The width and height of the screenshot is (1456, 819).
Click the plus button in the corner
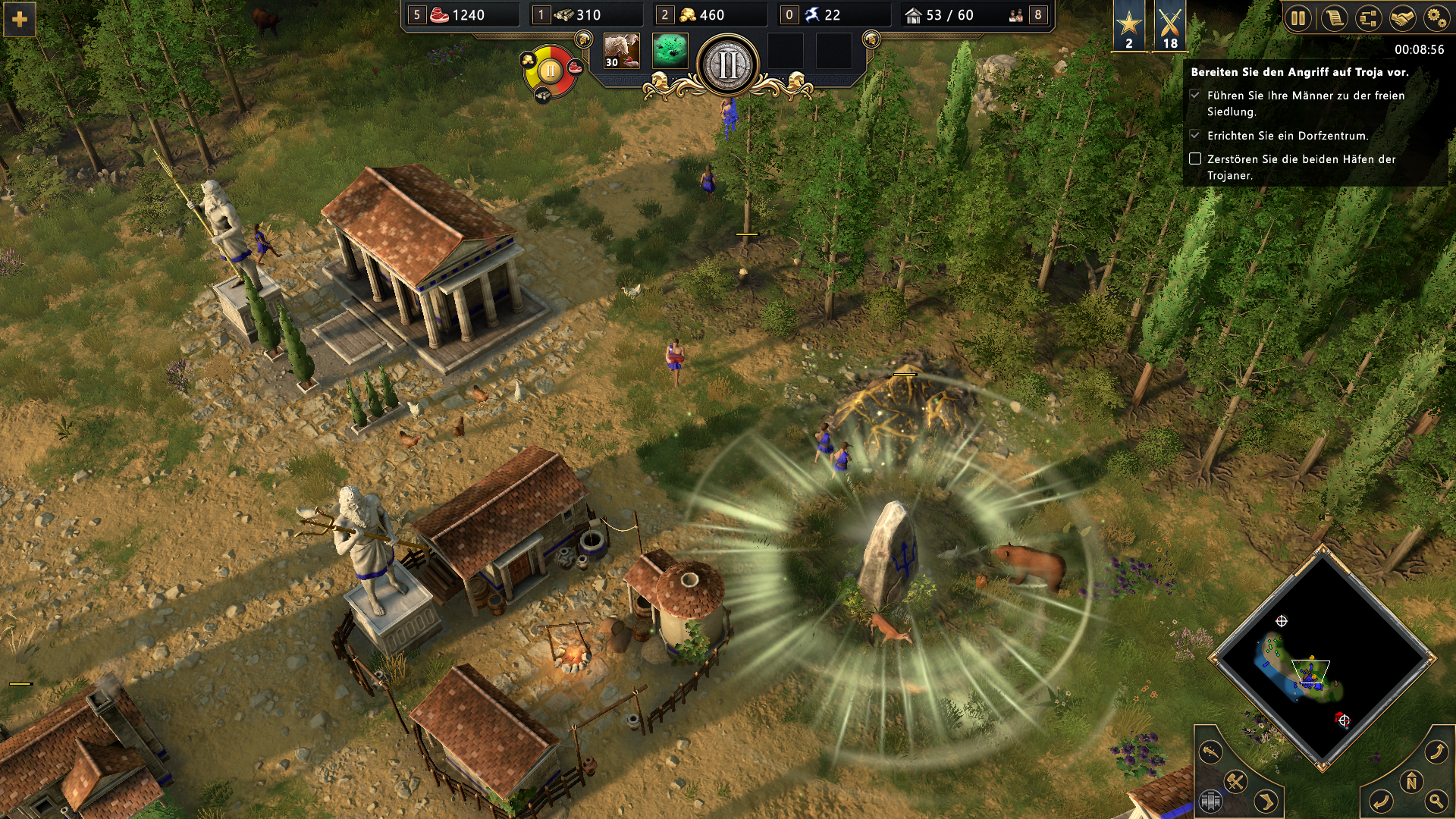[x=20, y=20]
